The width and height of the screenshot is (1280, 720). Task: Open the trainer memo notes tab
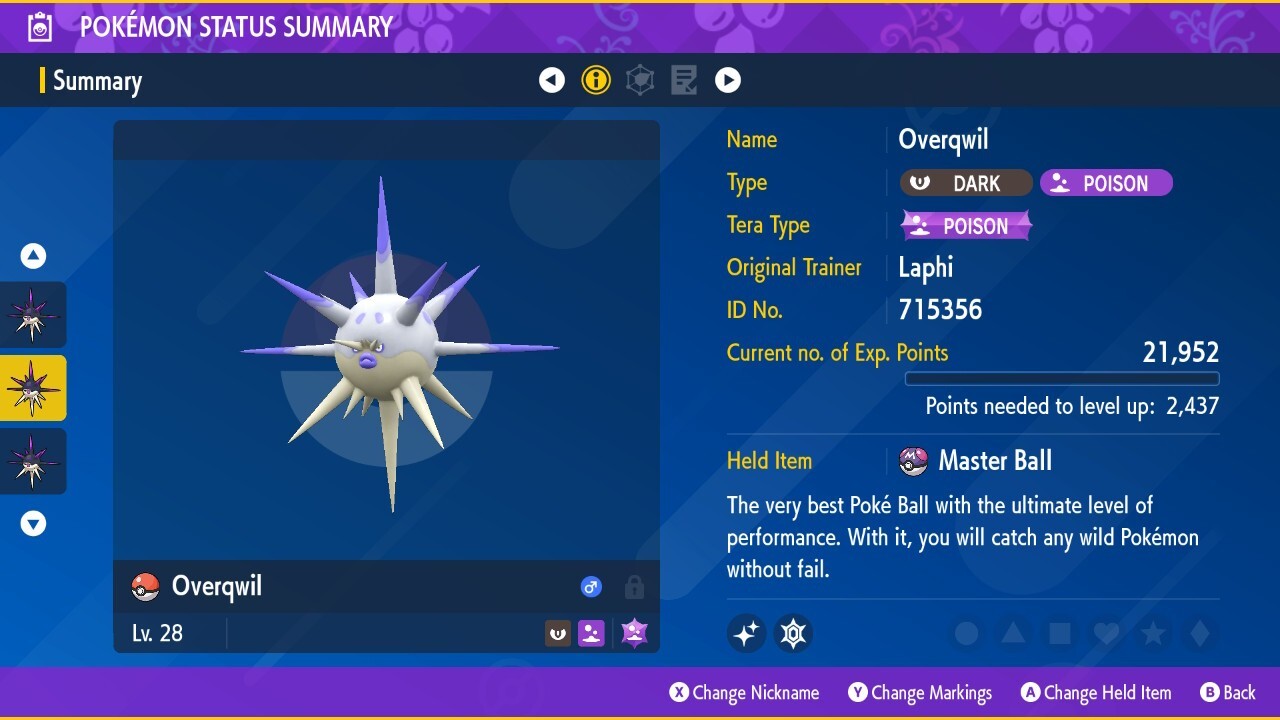tap(684, 80)
